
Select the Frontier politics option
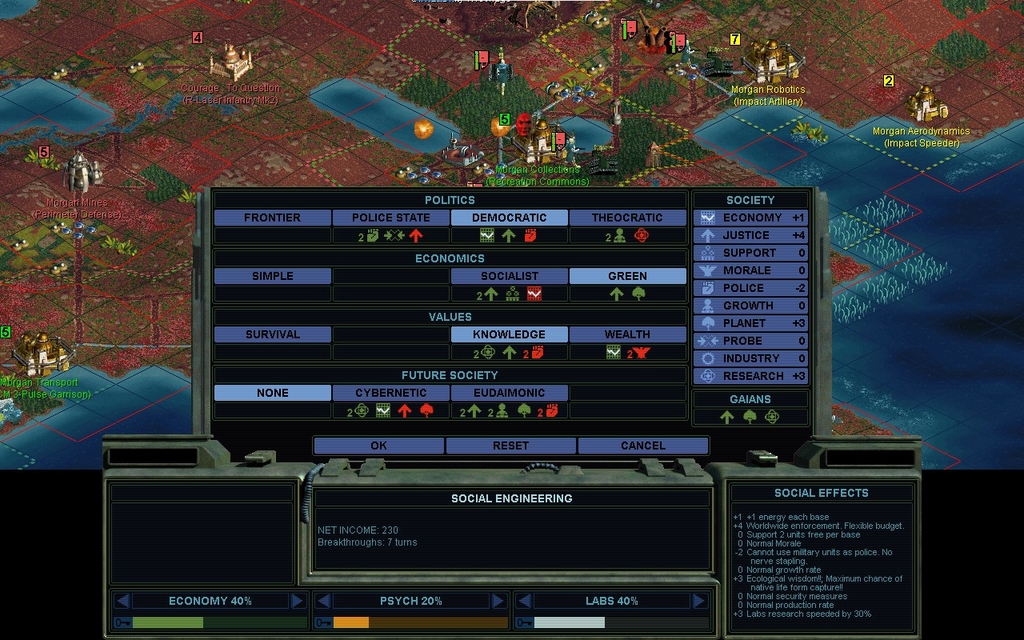pos(272,218)
